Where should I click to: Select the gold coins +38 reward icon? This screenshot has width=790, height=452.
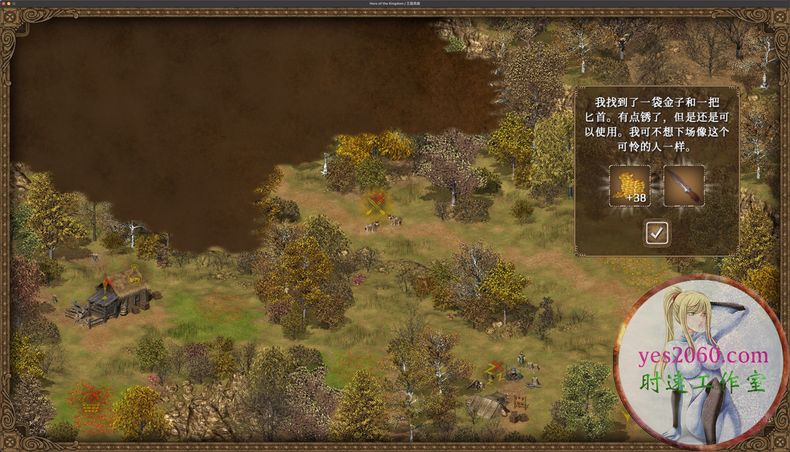click(630, 186)
